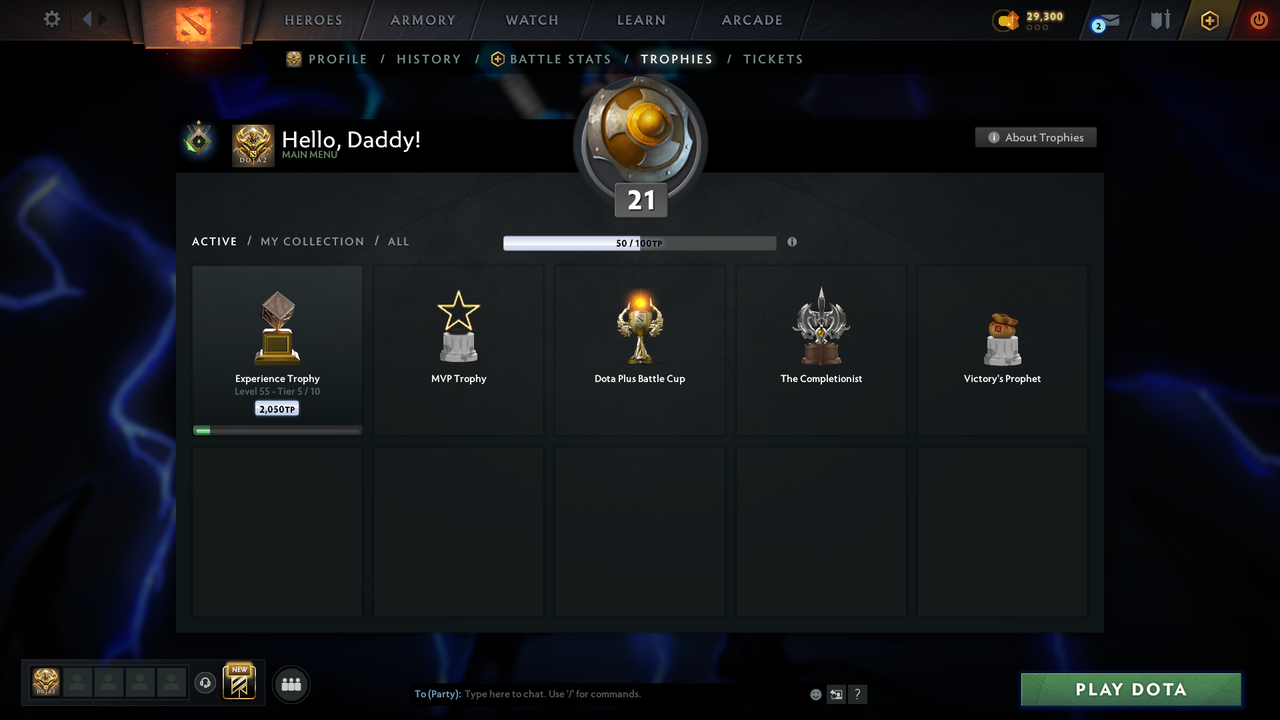Click the About Trophies button
Screen dimensions: 1280x720
tap(1036, 137)
